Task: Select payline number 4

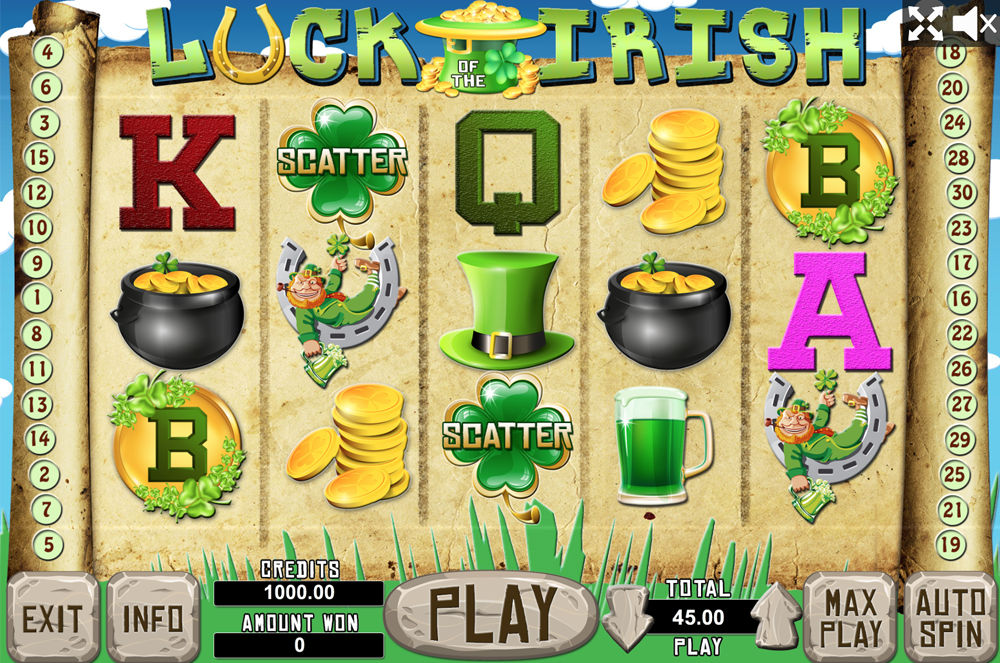Action: pyautogui.click(x=46, y=52)
